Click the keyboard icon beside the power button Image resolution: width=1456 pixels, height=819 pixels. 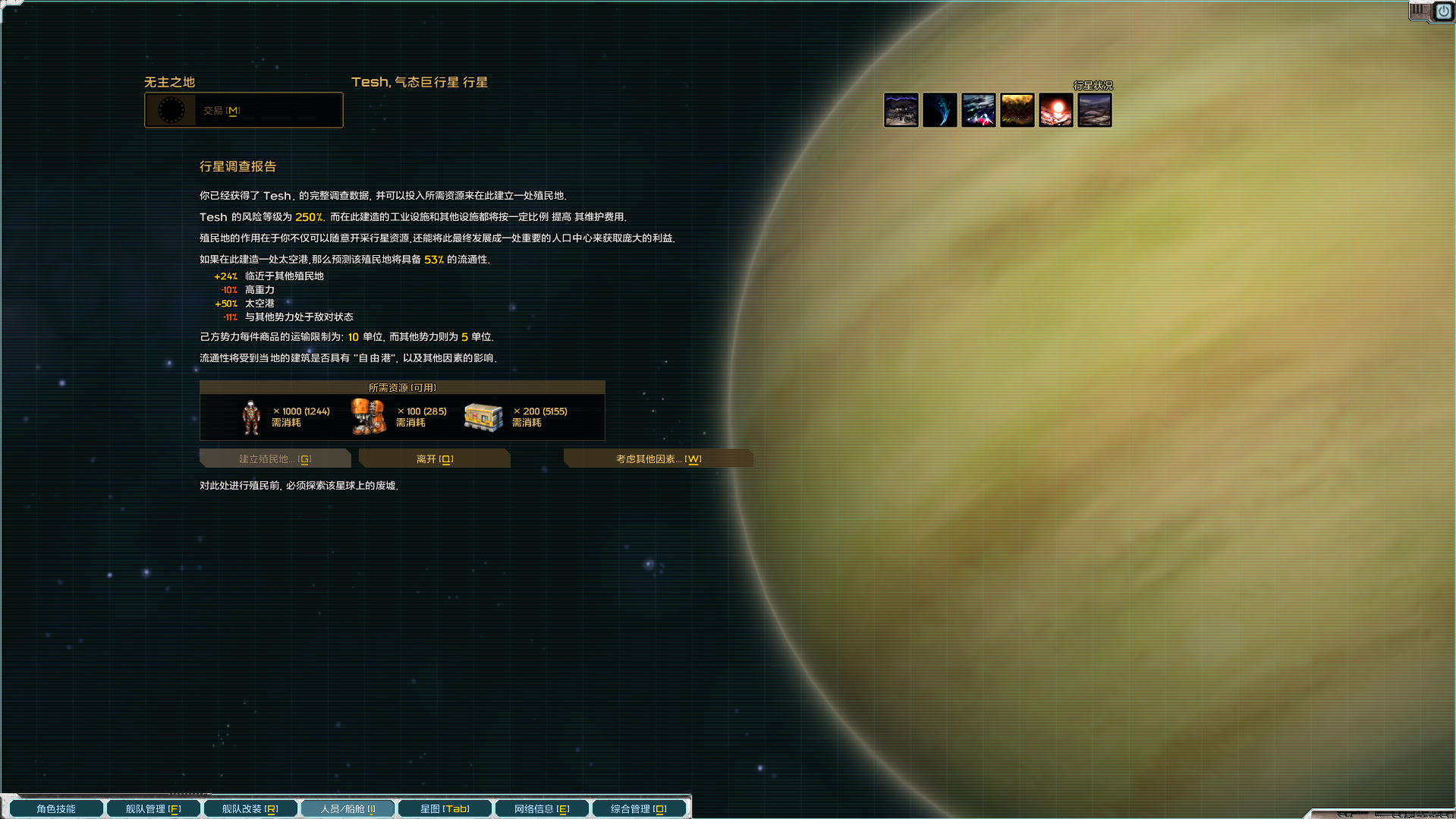pyautogui.click(x=1419, y=11)
